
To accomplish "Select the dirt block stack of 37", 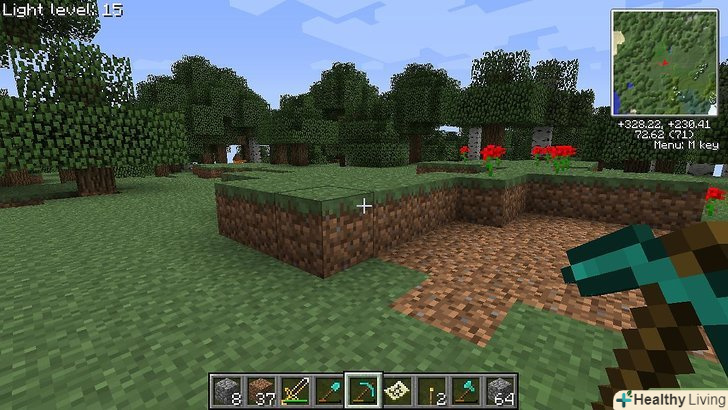I will pyautogui.click(x=260, y=390).
